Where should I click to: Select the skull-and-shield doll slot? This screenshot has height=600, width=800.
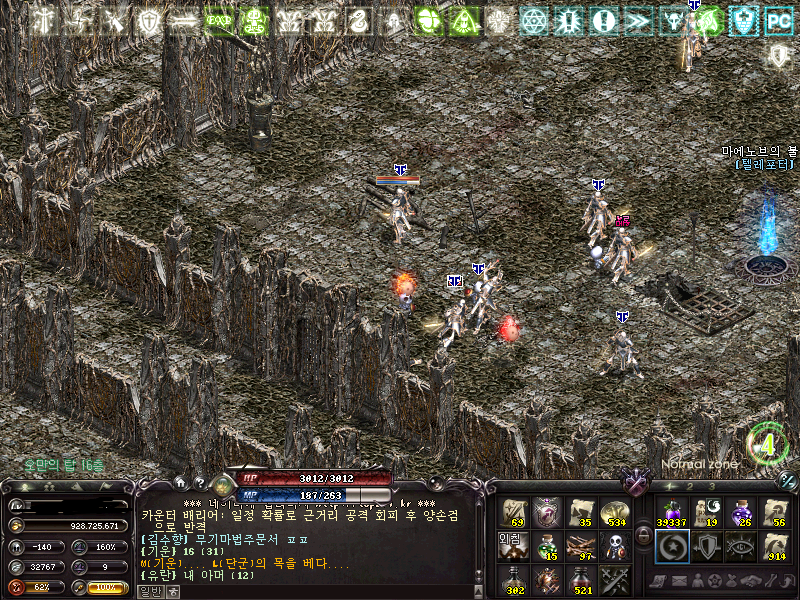(614, 546)
